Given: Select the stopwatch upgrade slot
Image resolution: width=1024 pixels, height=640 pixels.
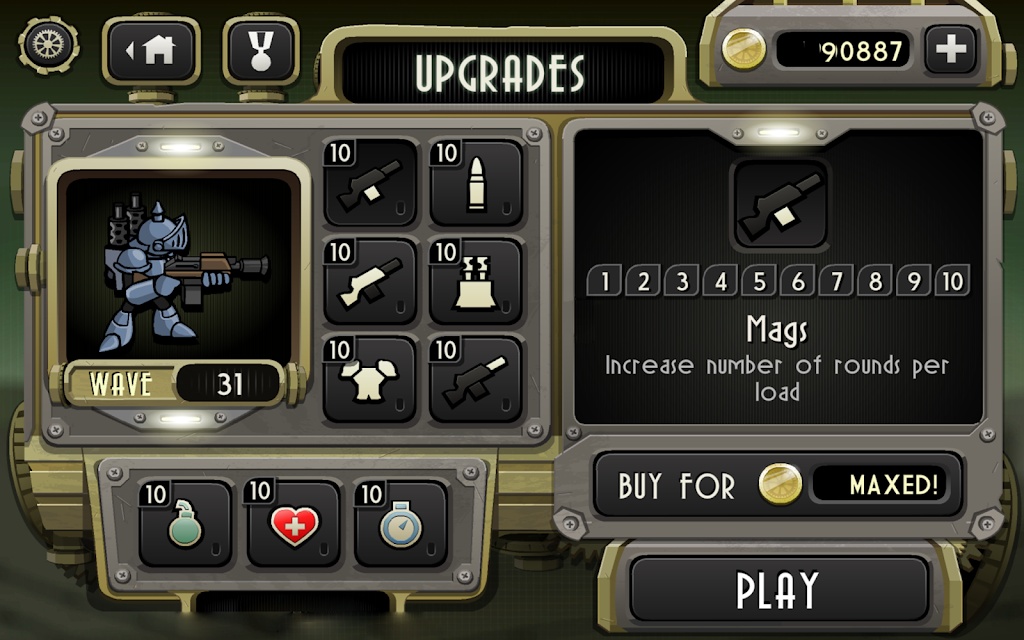Looking at the screenshot, I should (x=400, y=523).
